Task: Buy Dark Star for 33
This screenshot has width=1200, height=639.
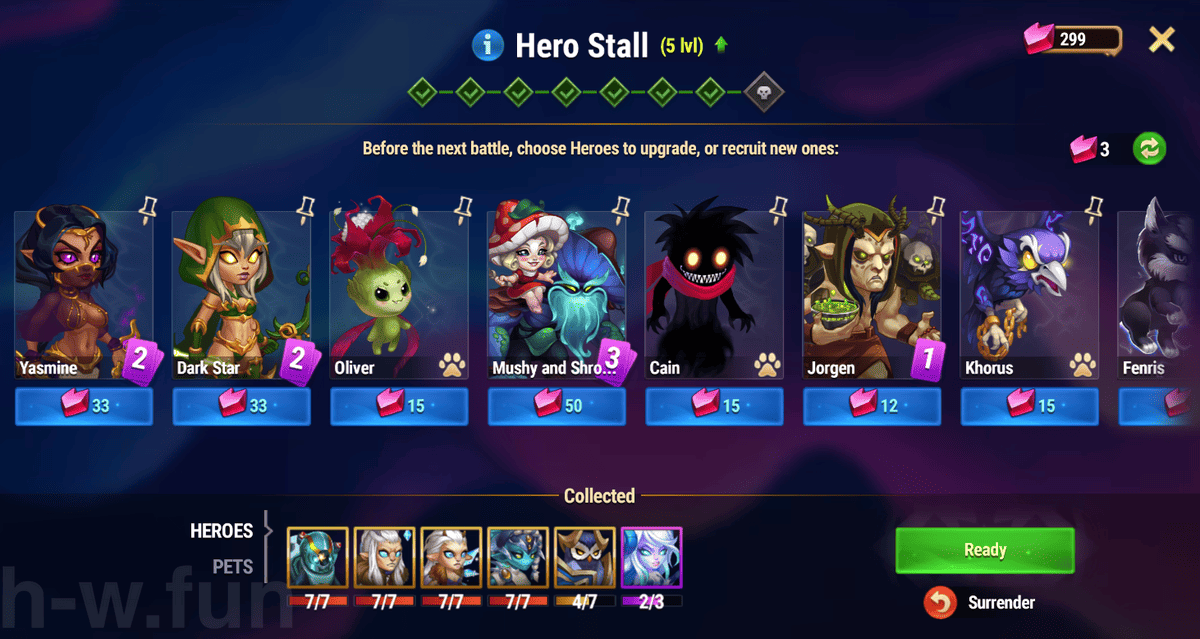Action: pyautogui.click(x=242, y=407)
